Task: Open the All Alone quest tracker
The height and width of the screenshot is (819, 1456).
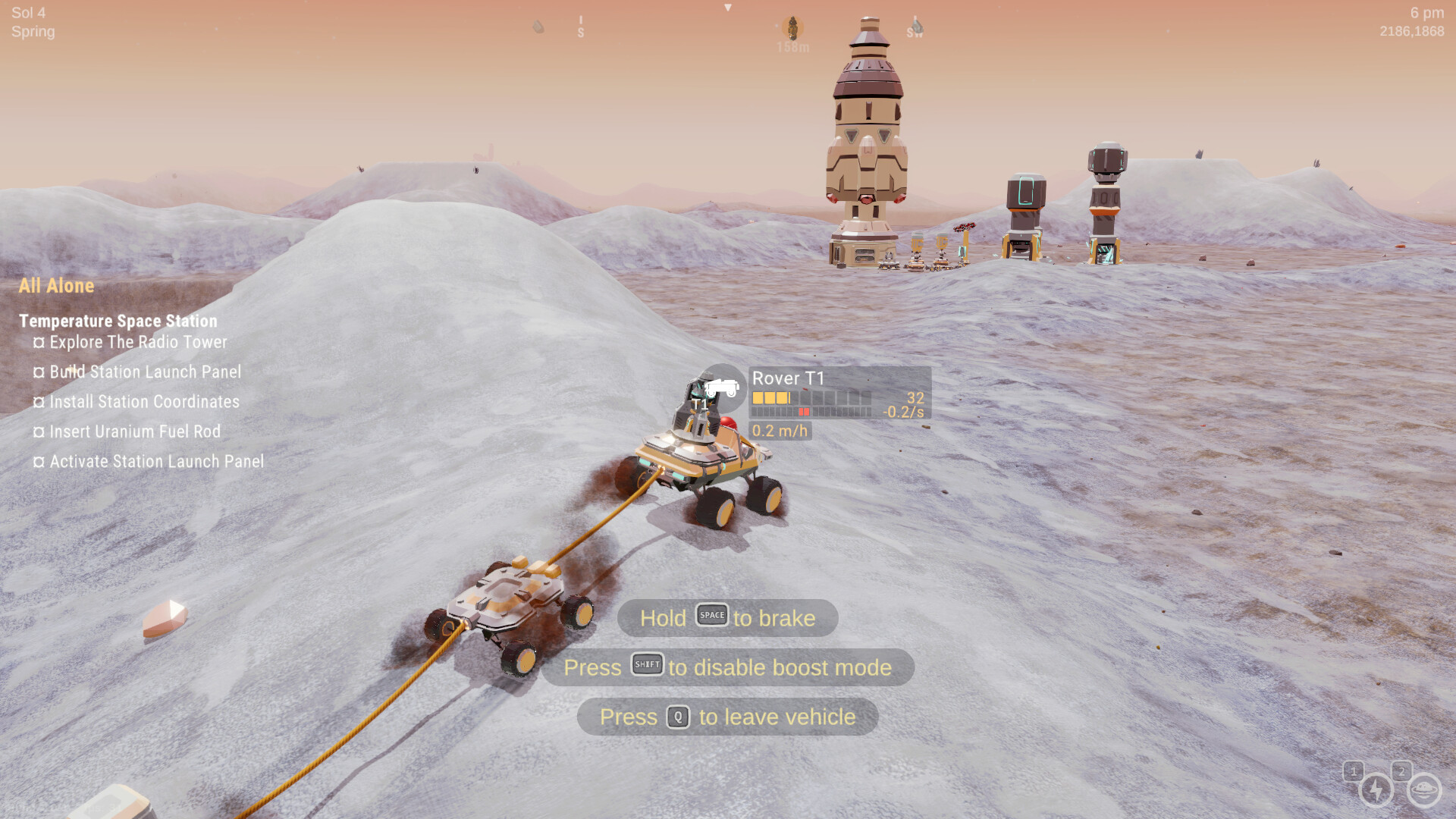Action: (x=57, y=286)
